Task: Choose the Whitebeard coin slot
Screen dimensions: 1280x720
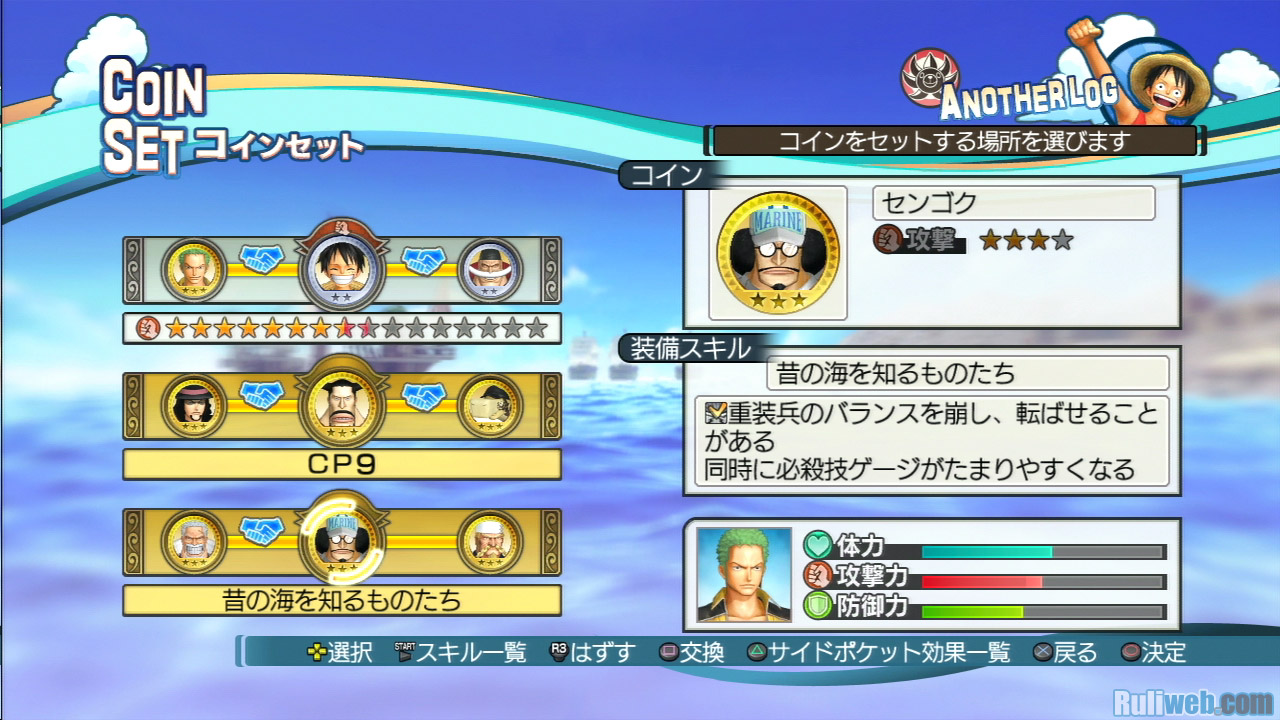Action: coord(490,269)
